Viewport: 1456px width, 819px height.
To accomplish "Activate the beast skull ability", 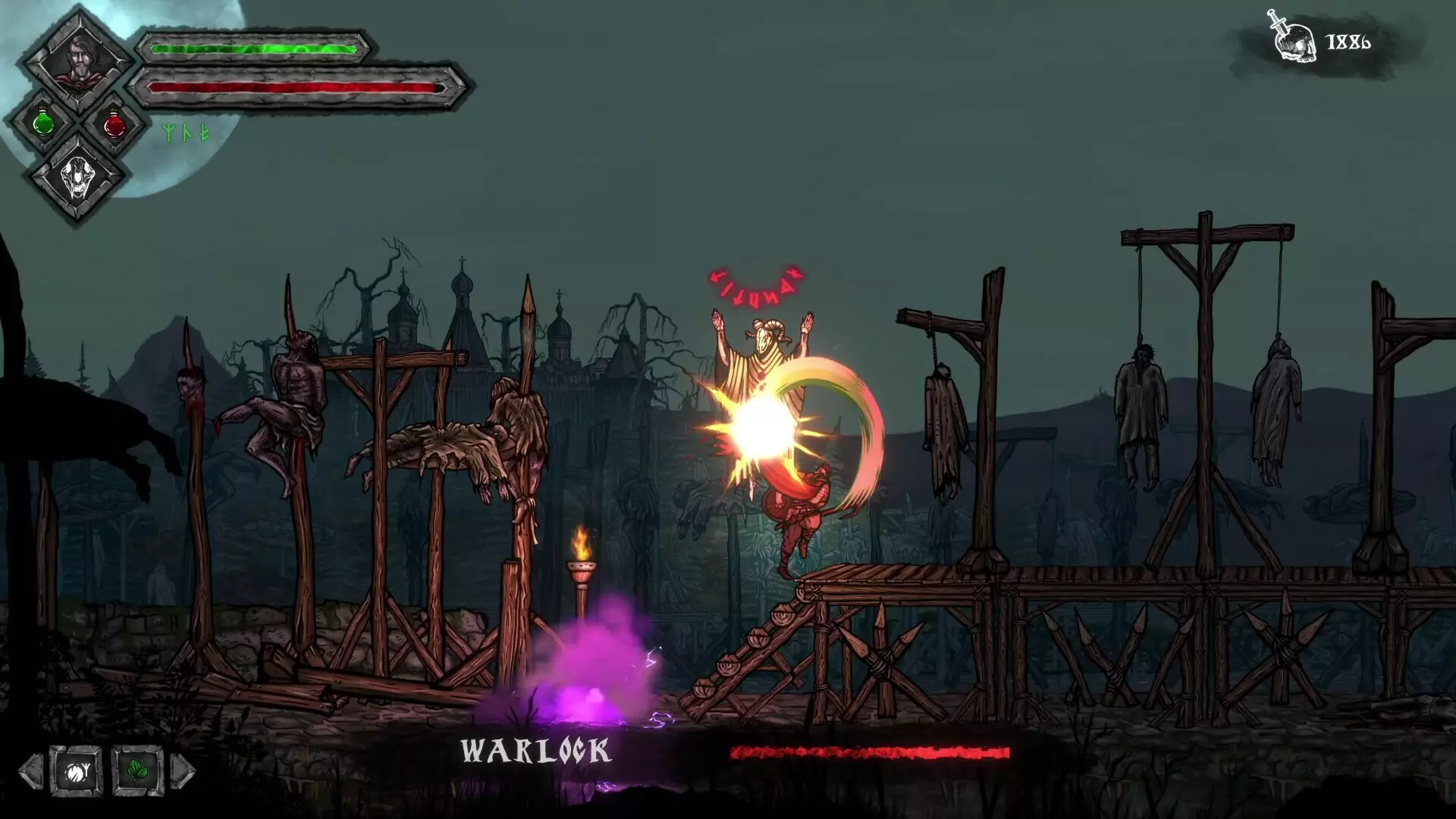I will click(78, 179).
